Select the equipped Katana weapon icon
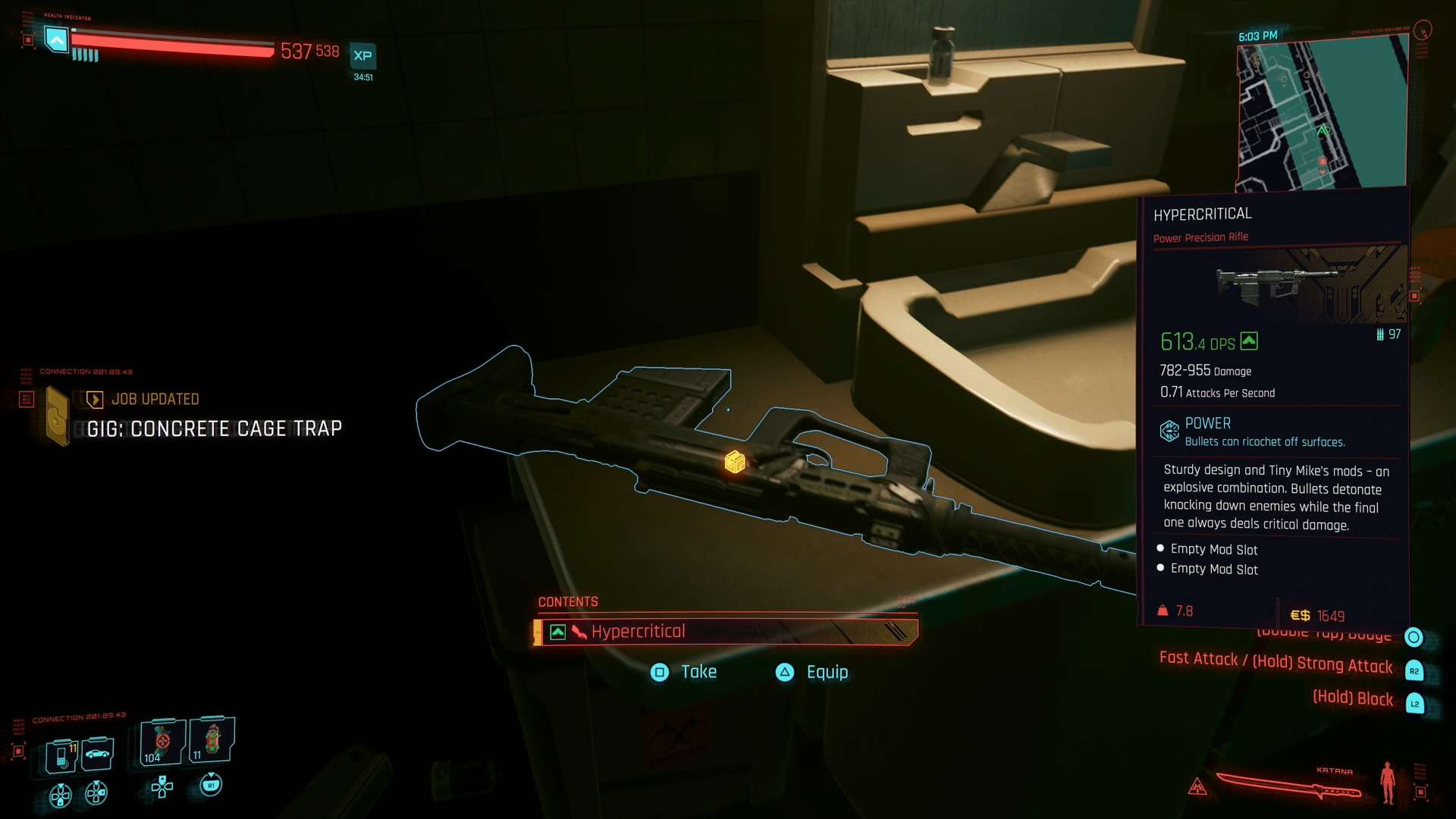The height and width of the screenshot is (819, 1456). [x=1288, y=786]
